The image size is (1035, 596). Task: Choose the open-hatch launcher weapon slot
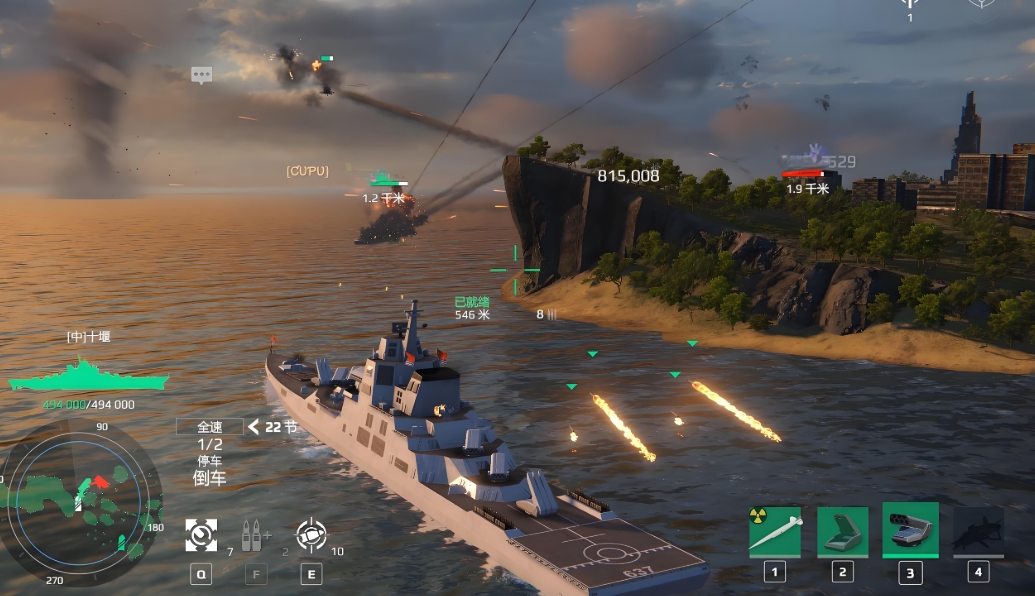click(842, 531)
